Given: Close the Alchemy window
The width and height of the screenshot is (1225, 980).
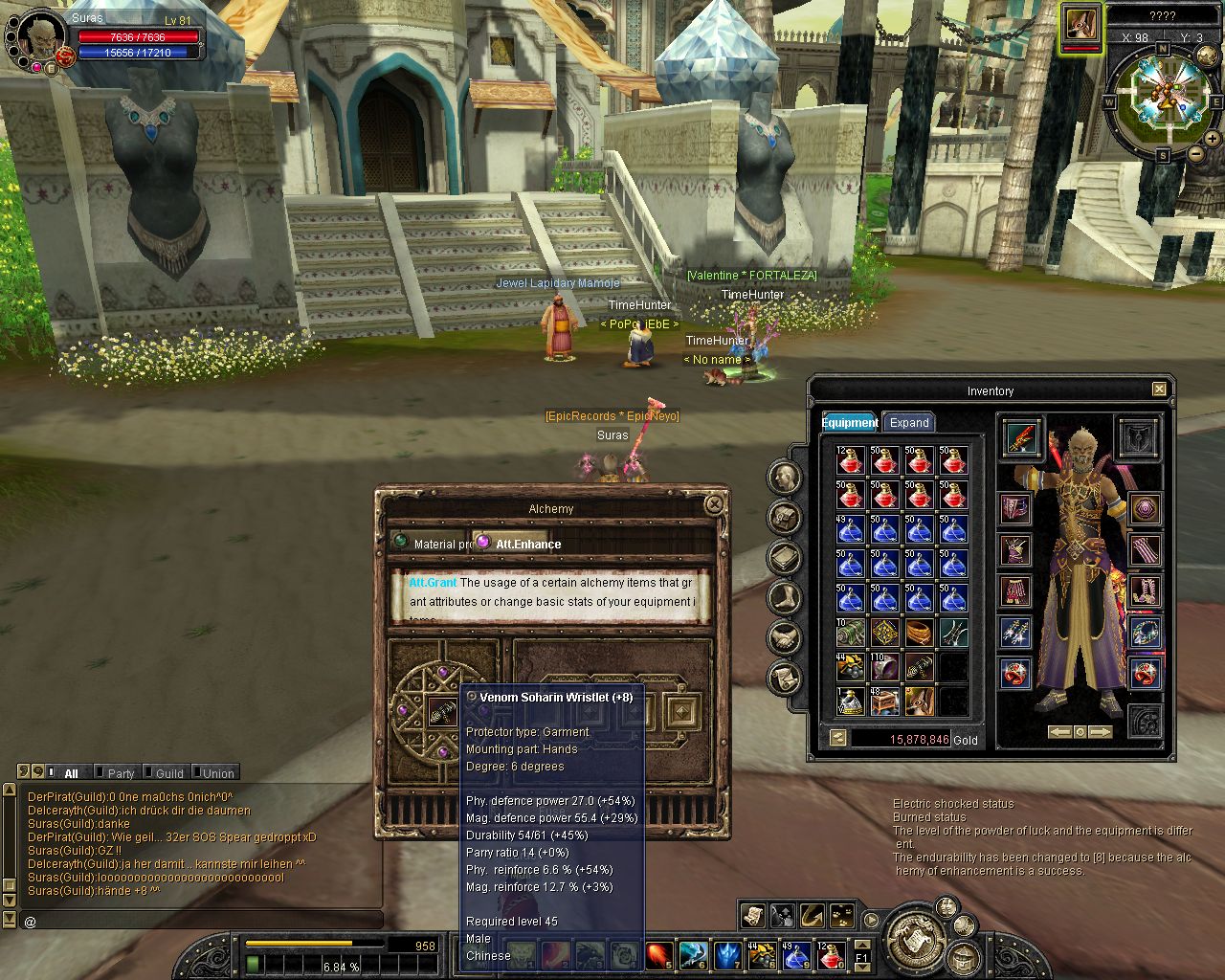Looking at the screenshot, I should pyautogui.click(x=714, y=504).
